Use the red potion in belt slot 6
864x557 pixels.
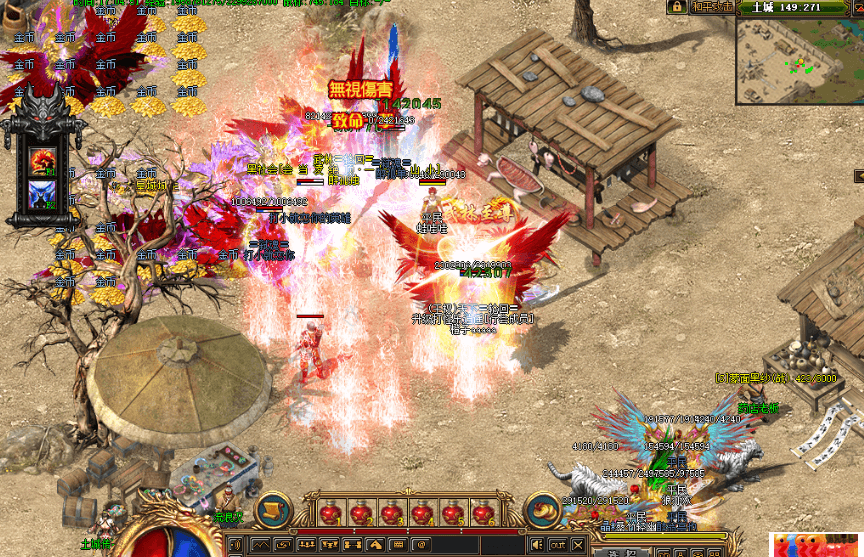[485, 513]
